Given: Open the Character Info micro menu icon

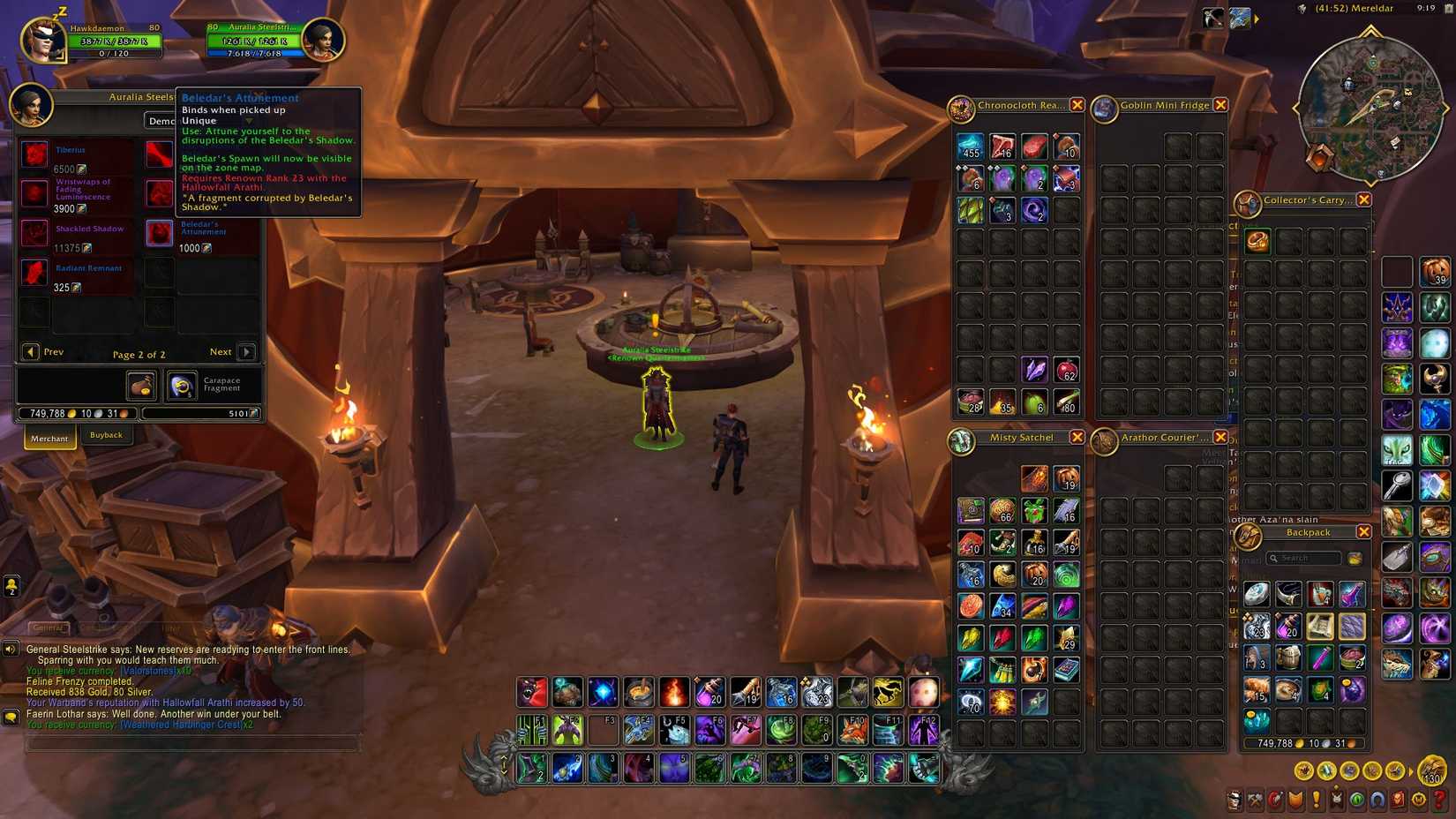Looking at the screenshot, I should pos(1235,800).
